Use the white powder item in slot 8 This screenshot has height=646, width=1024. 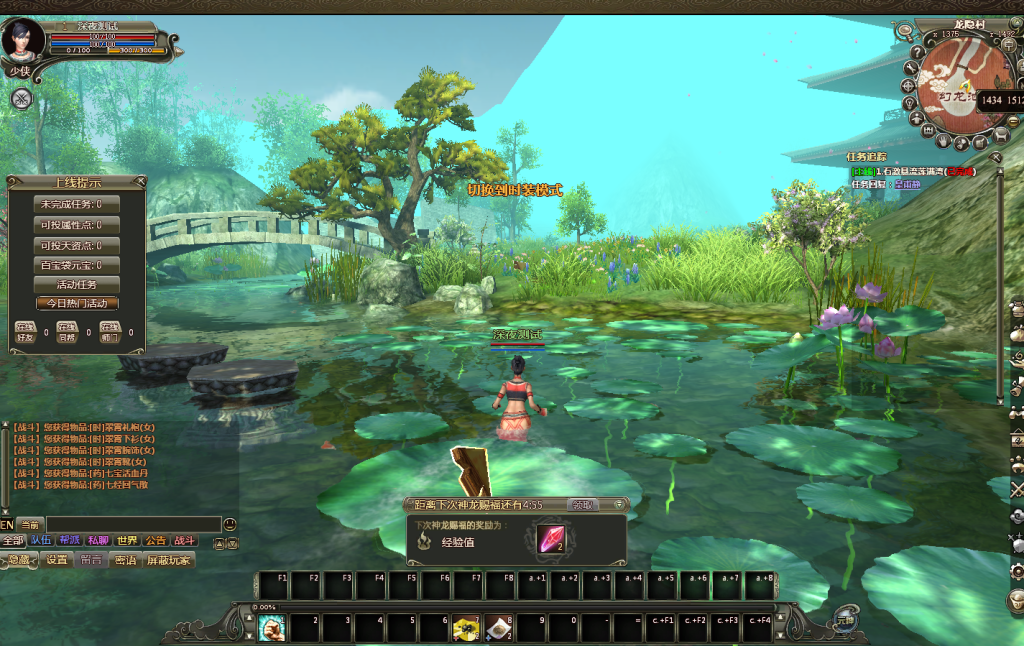(x=499, y=627)
